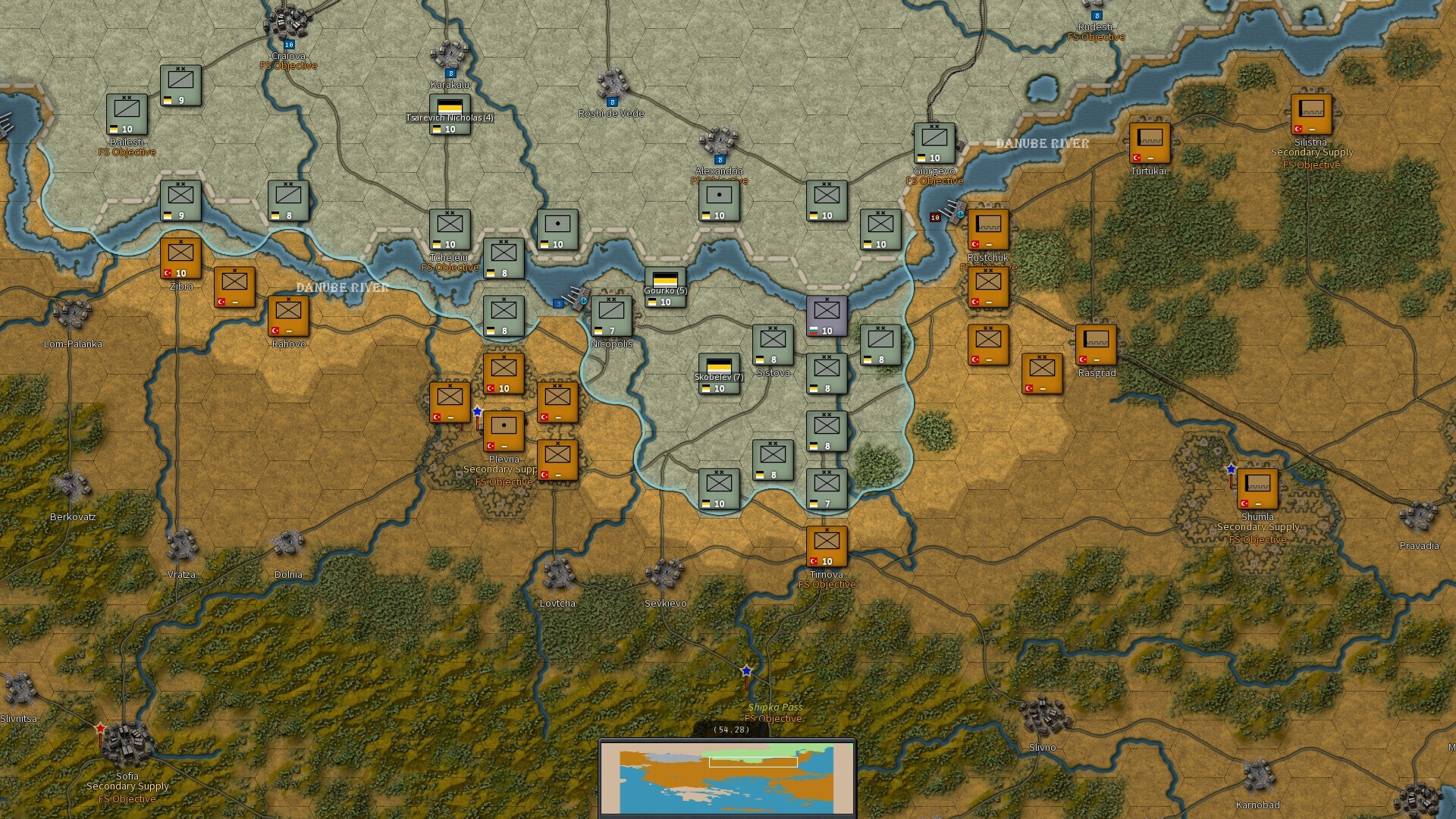
Task: Select the Russian corps counter at Tirnova
Action: coord(827,544)
